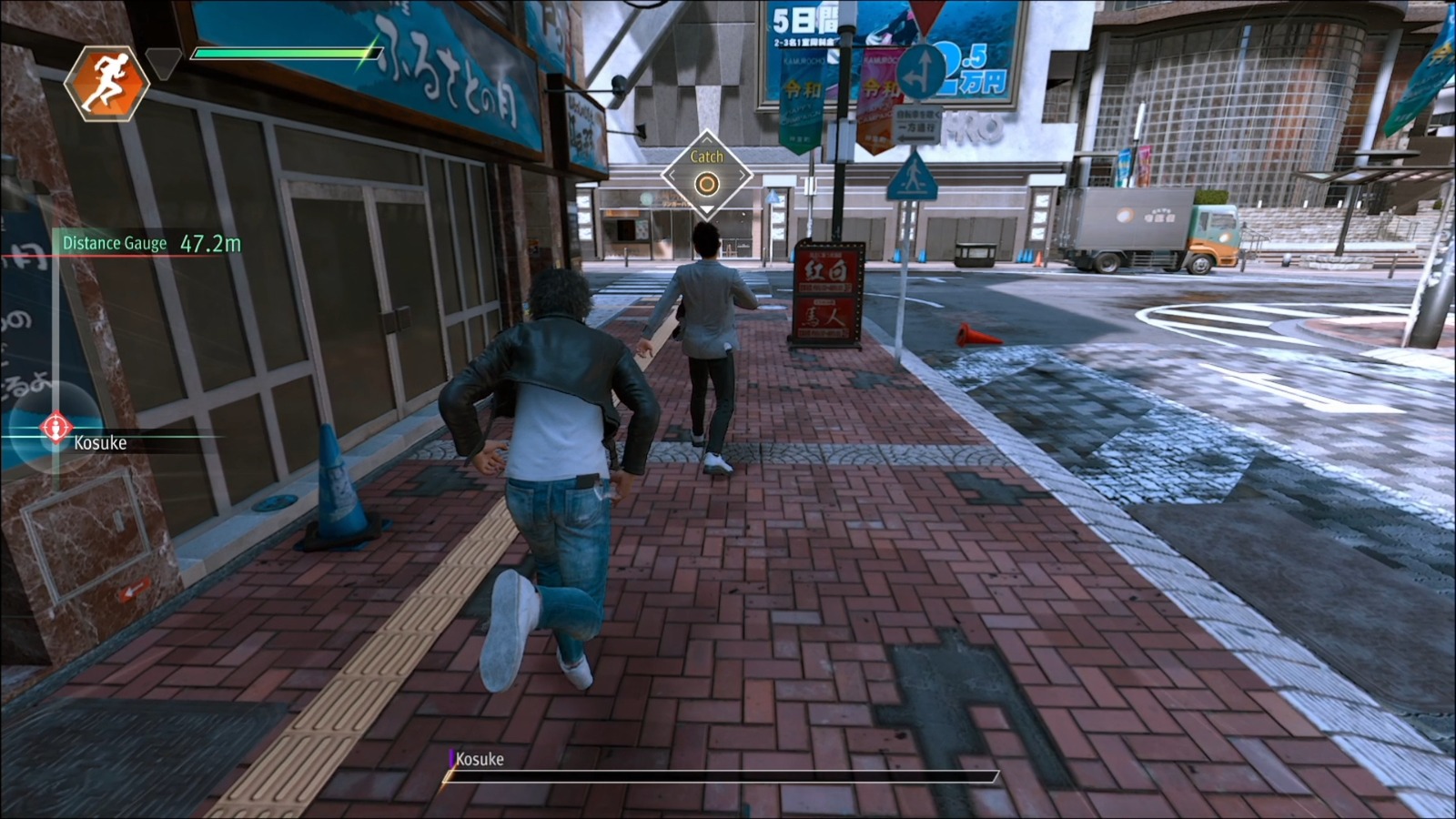Click the Kosuke label above the health bar

[x=479, y=760]
